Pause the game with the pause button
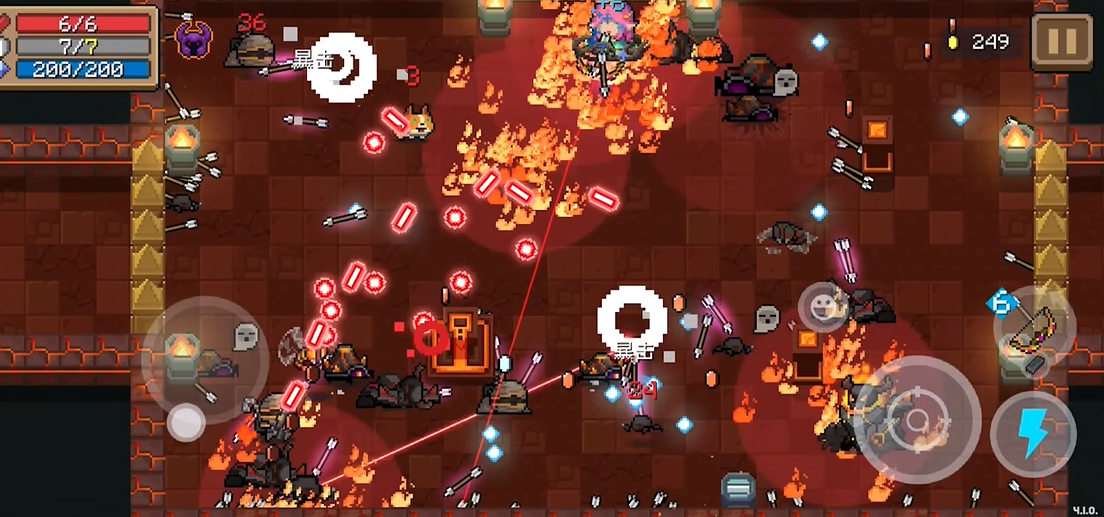Viewport: 1104px width, 517px height. (x=1061, y=41)
